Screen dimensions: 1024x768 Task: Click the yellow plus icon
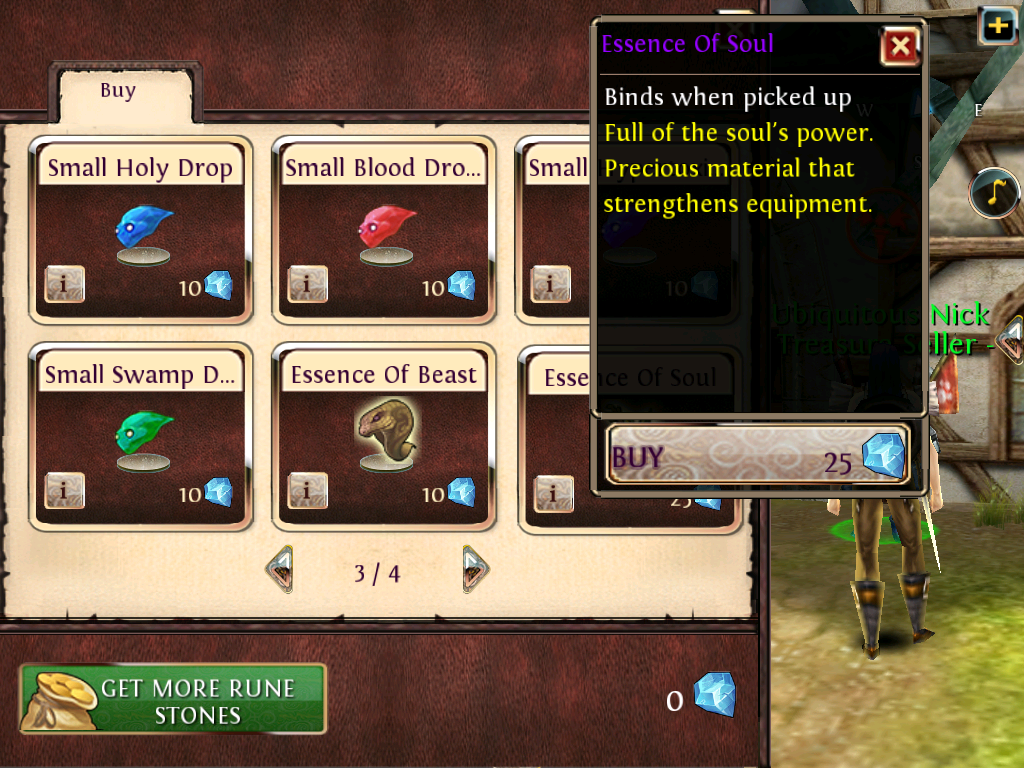coord(998,25)
